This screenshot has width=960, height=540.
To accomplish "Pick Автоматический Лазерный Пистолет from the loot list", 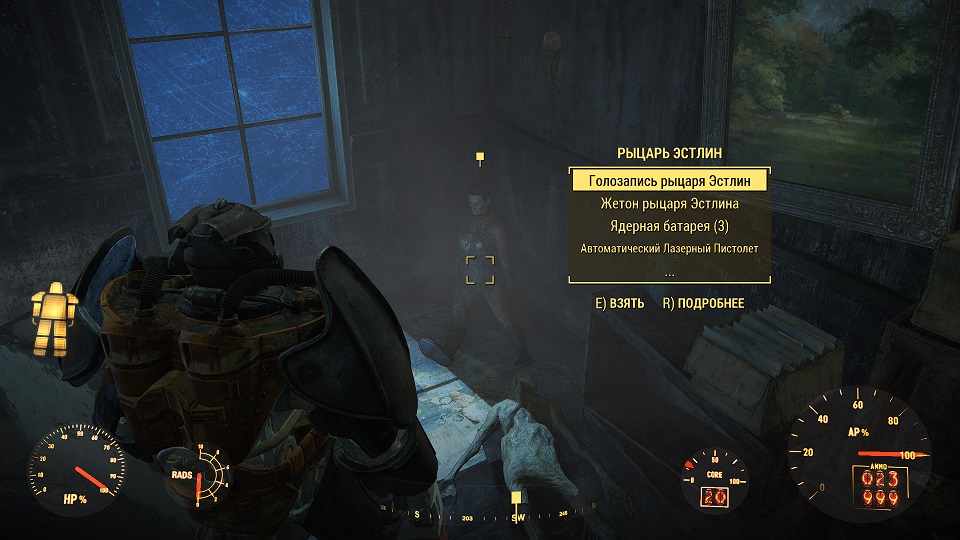I will point(669,247).
